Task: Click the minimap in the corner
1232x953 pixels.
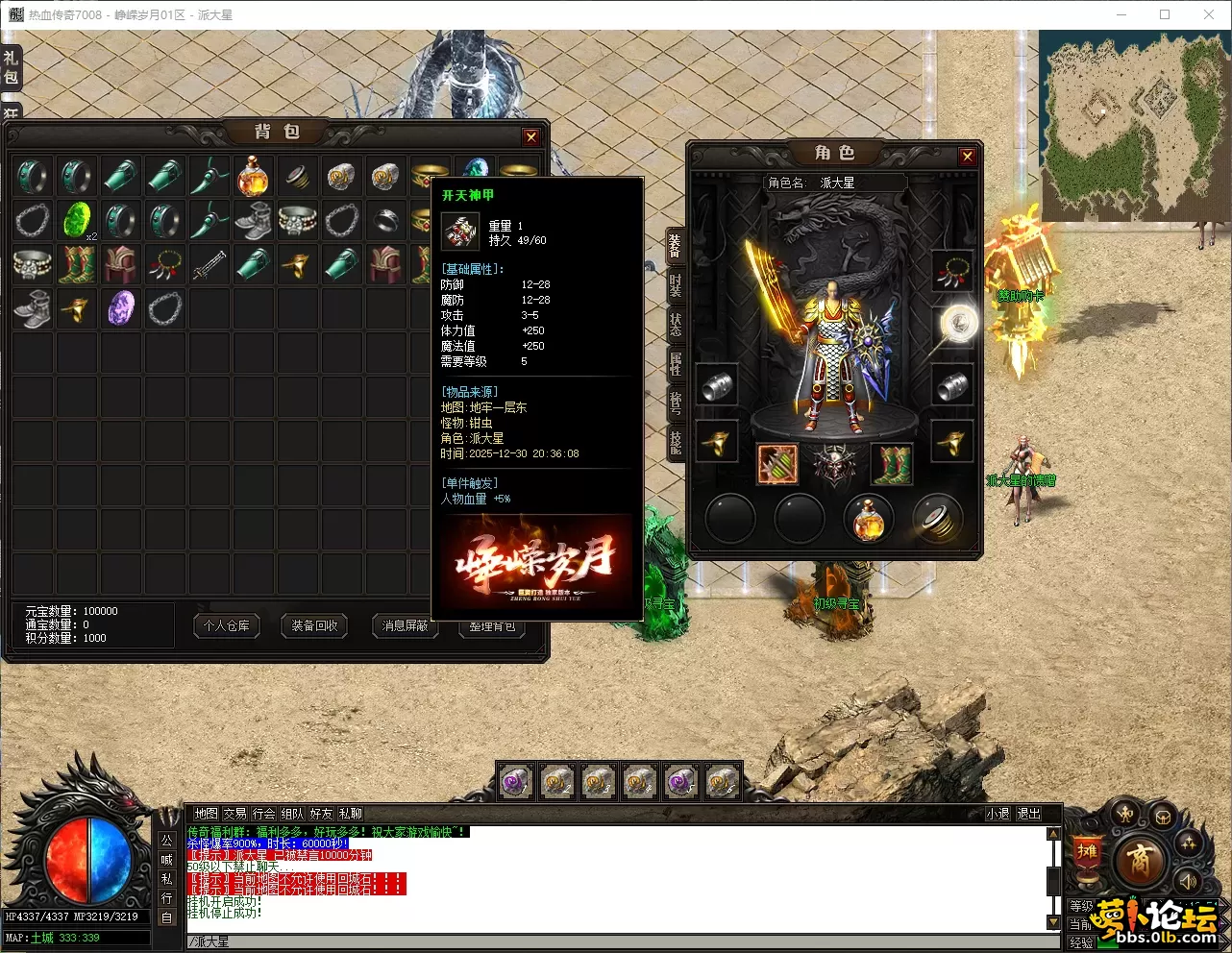Action: [1134, 125]
